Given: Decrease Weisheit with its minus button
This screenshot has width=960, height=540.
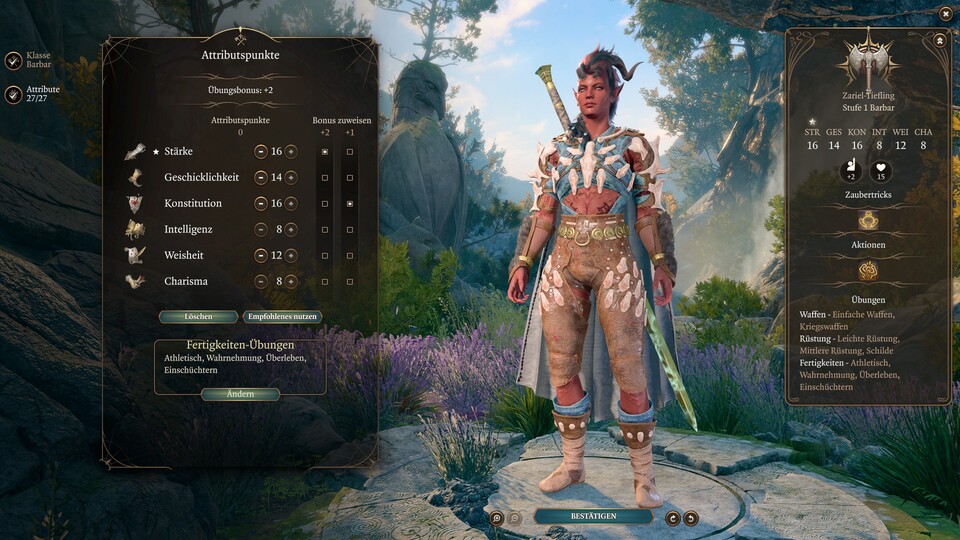Looking at the screenshot, I should coord(261,256).
